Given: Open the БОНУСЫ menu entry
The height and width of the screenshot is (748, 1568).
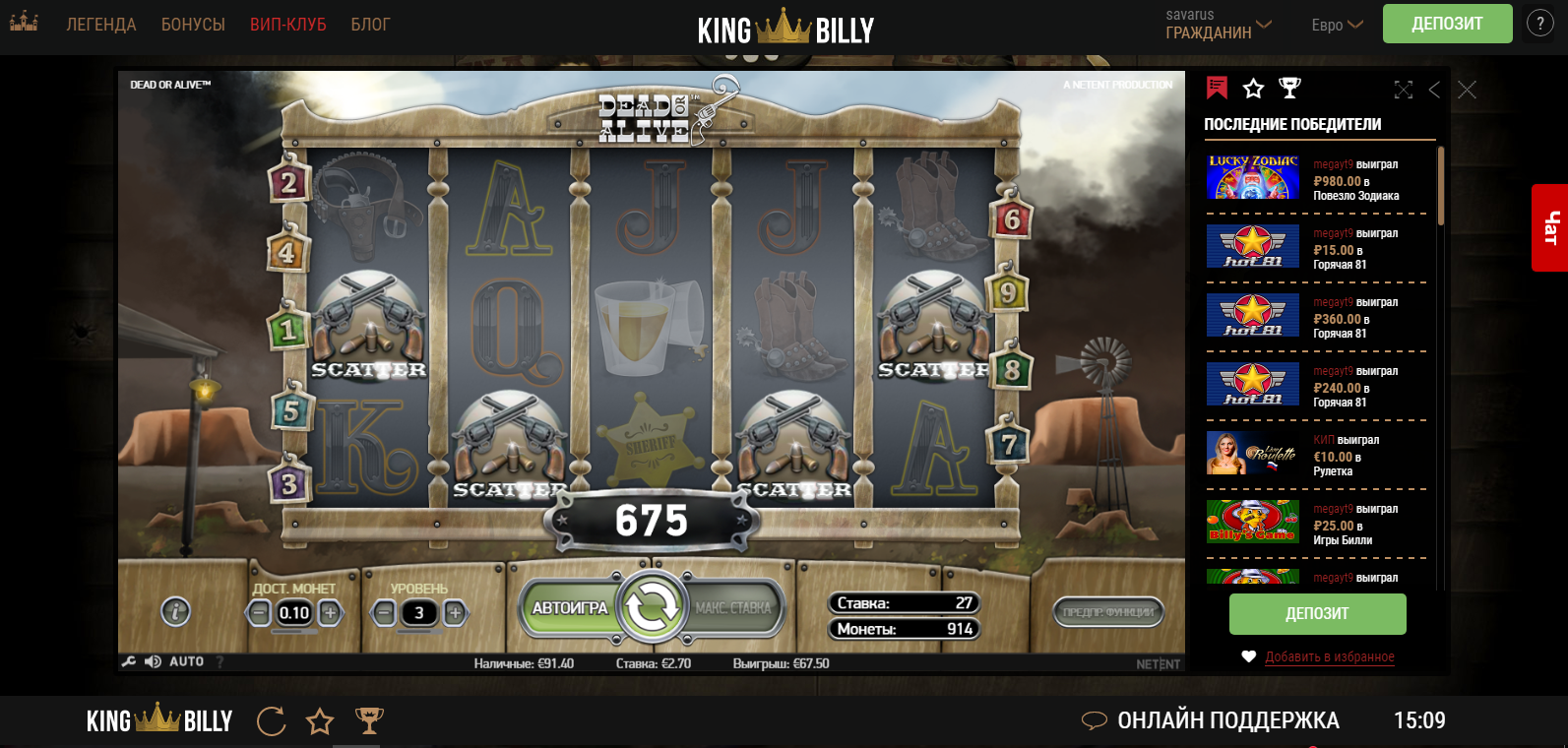Looking at the screenshot, I should (193, 25).
